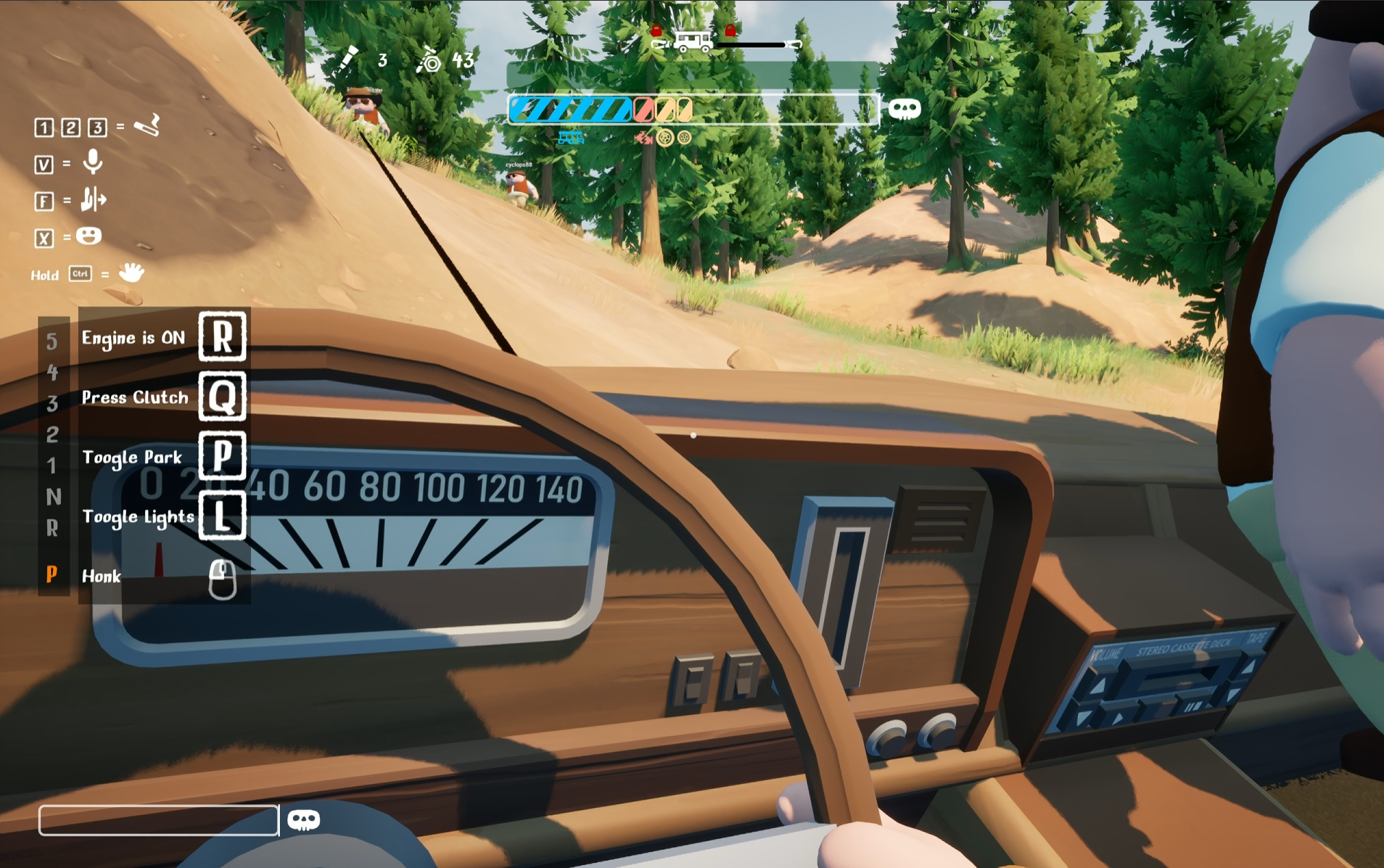This screenshot has height=868, width=1384.
Task: Select the skull icon beside the striped van bar
Action: [x=904, y=109]
